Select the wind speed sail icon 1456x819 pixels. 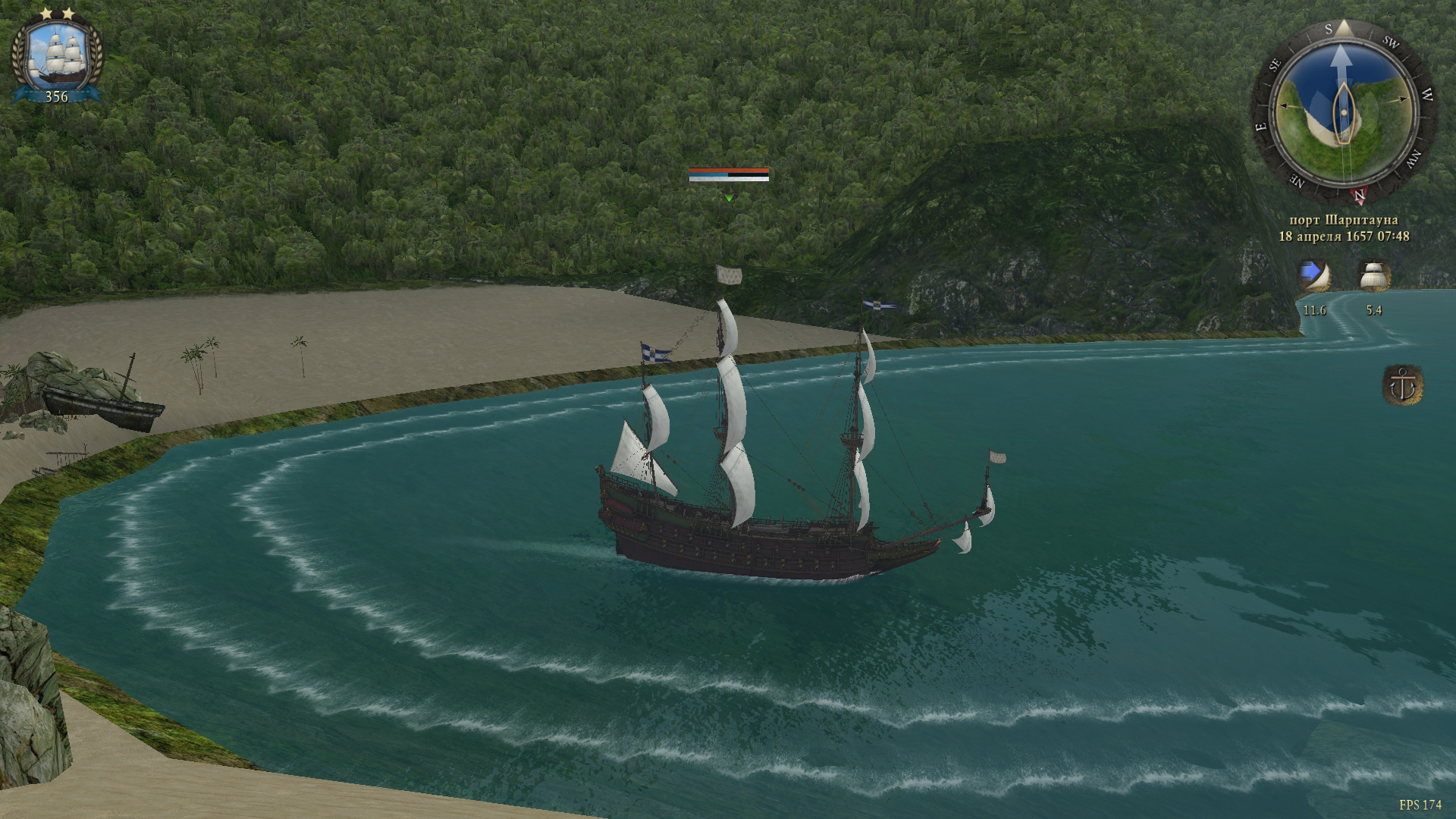1314,277
